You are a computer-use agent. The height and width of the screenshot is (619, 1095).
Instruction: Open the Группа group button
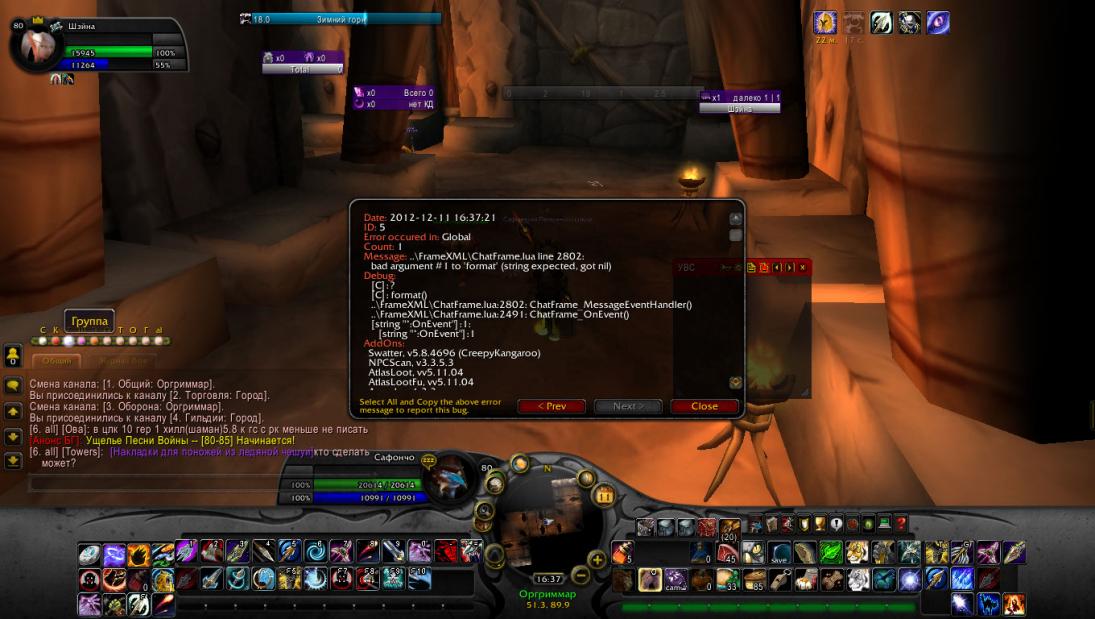(90, 321)
